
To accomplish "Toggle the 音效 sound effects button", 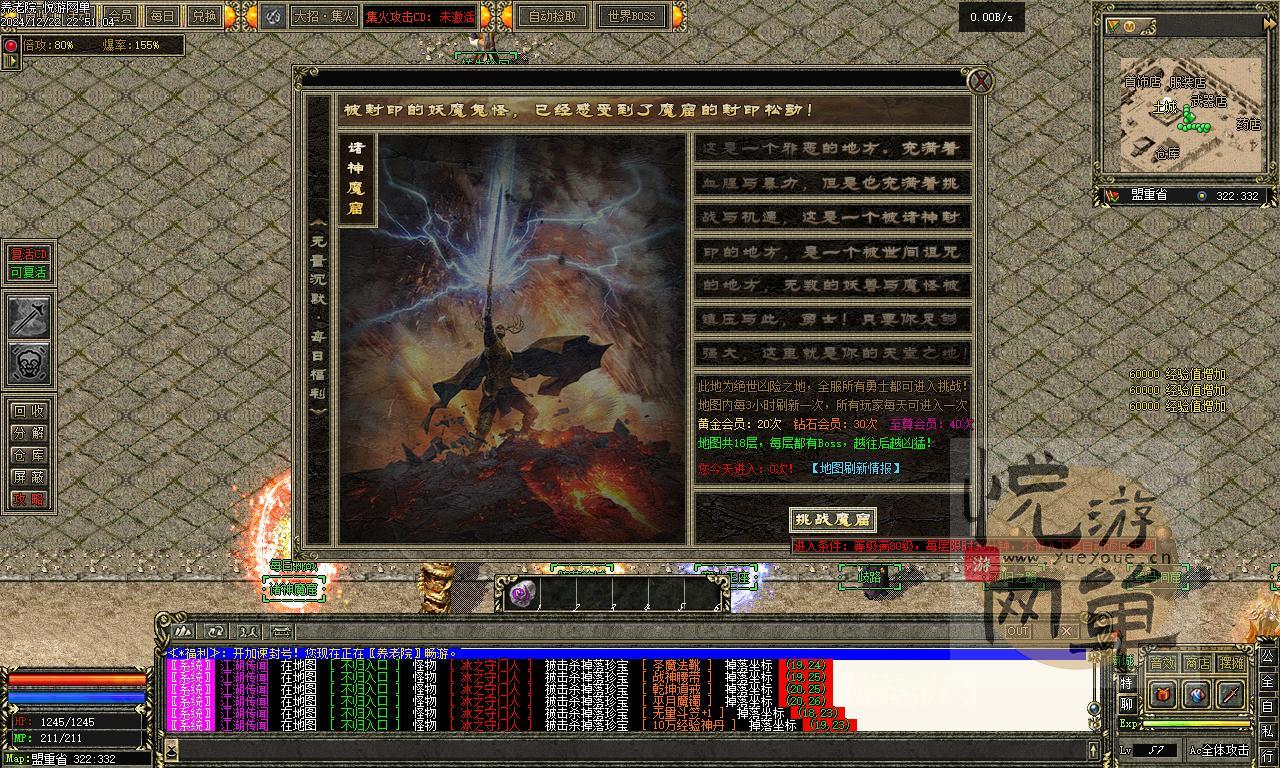I will click(x=1161, y=663).
